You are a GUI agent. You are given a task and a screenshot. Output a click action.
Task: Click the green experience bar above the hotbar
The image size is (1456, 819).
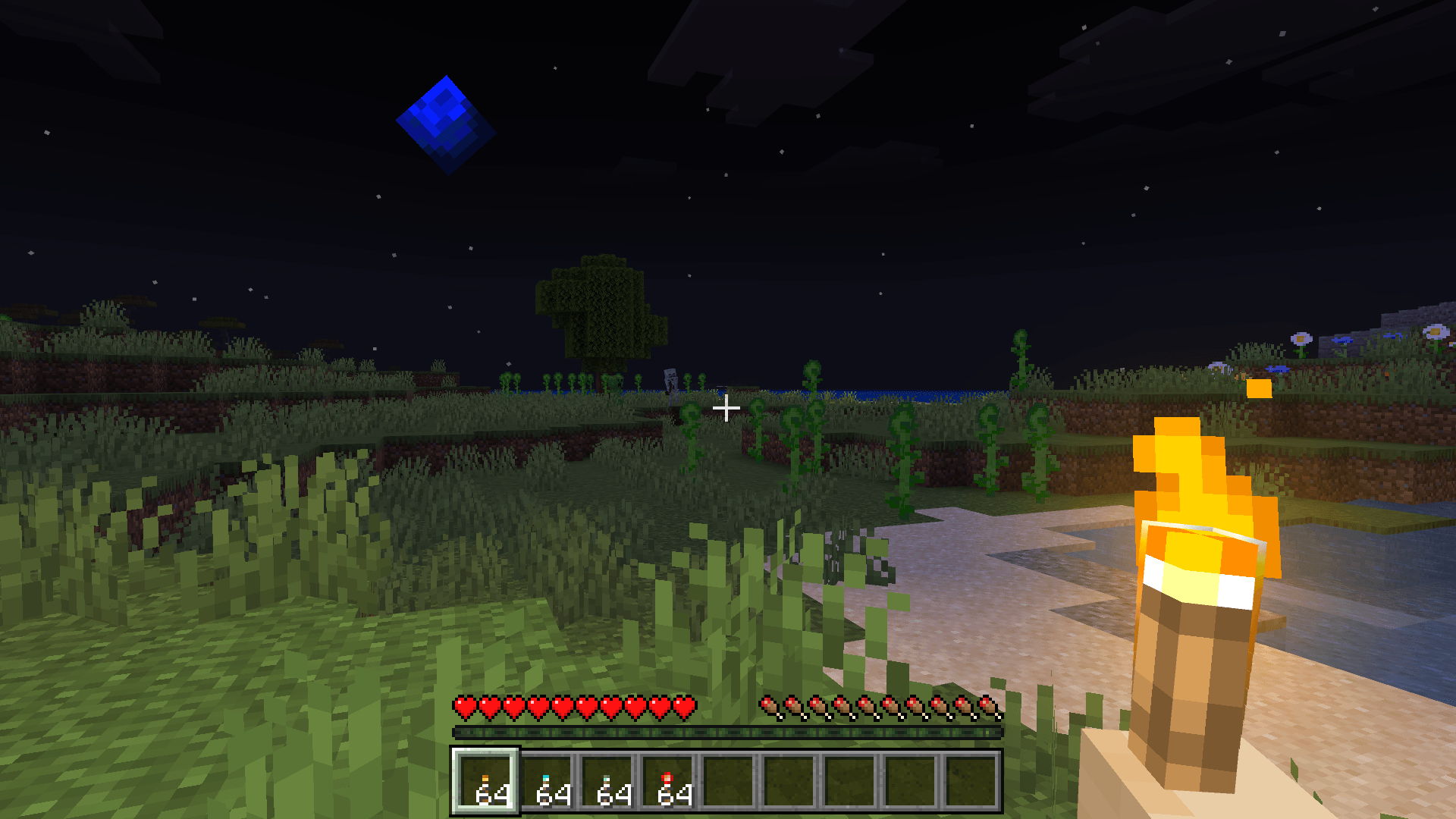tap(728, 733)
